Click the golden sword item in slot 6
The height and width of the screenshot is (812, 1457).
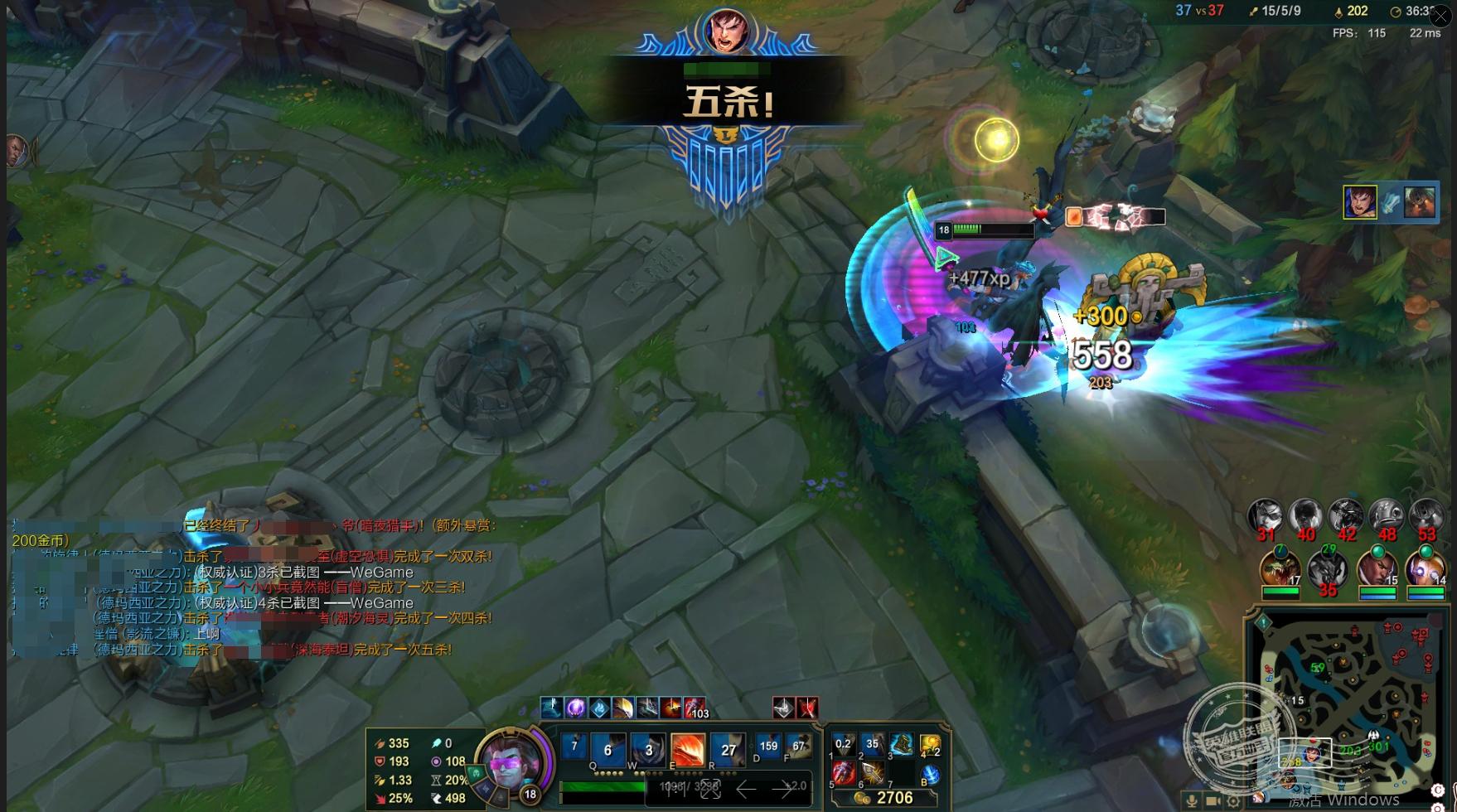coord(872,773)
